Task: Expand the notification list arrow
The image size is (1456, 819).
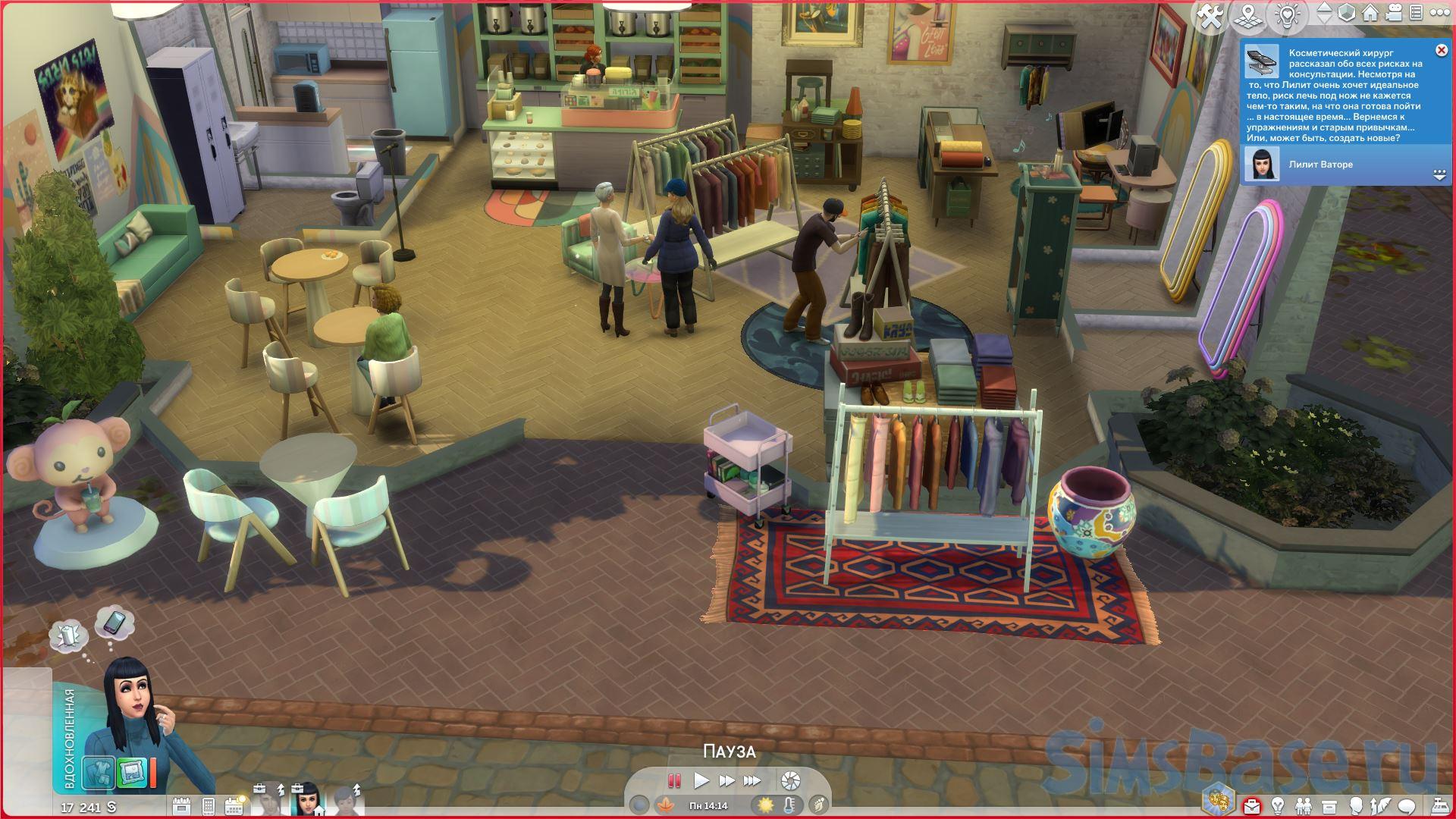Action: [1440, 174]
